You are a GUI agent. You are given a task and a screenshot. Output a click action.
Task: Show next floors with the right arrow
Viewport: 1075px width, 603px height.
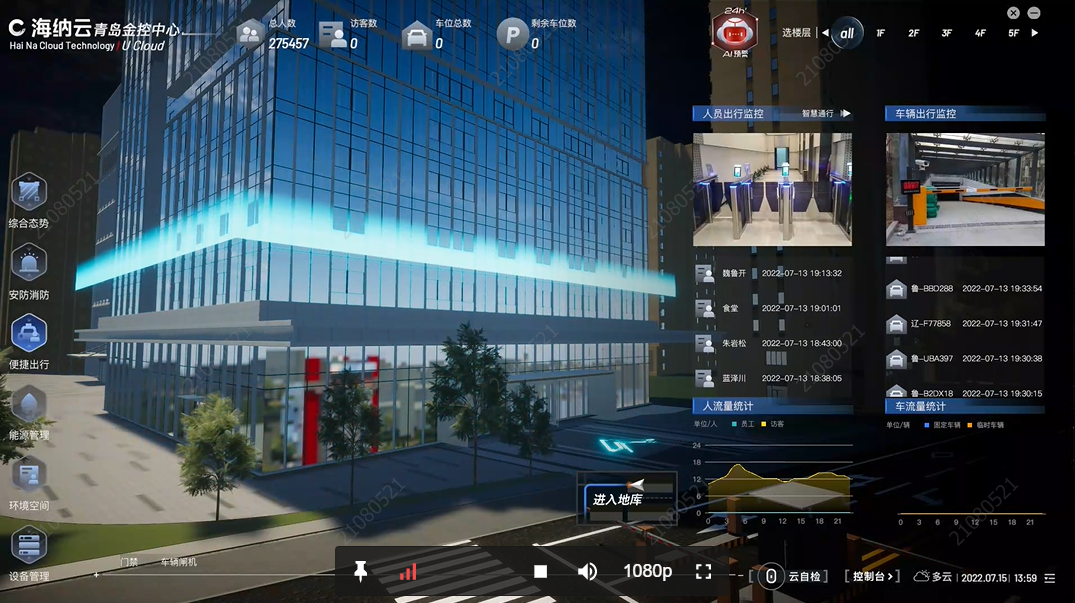pos(1035,33)
